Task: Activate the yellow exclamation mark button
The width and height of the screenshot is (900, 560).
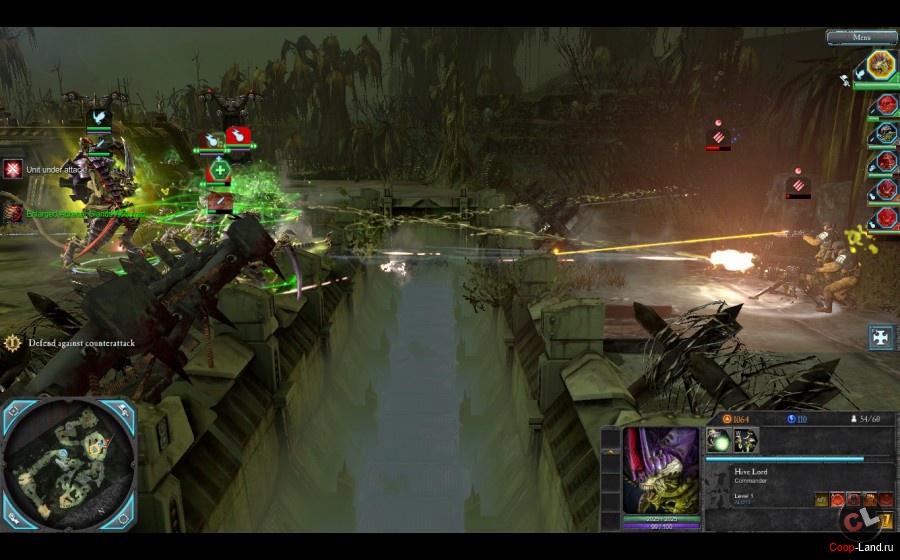Action: click(x=886, y=520)
